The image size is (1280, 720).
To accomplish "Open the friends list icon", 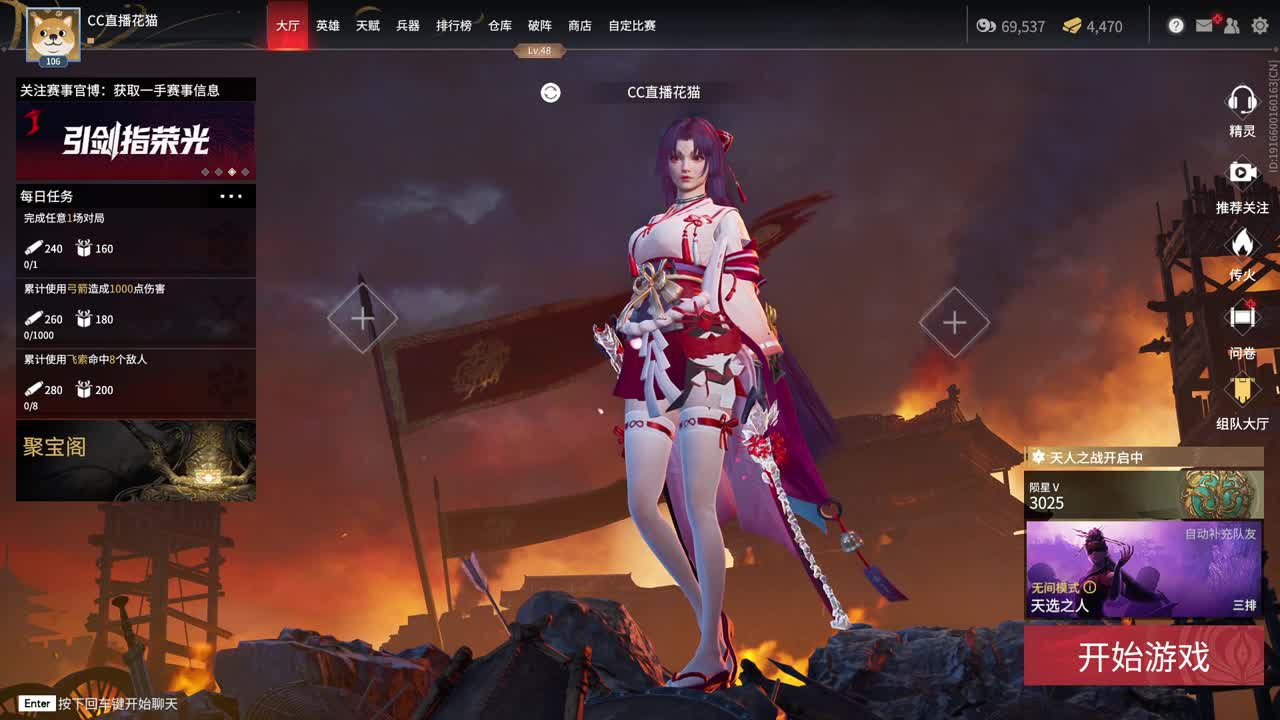I will tap(1231, 27).
